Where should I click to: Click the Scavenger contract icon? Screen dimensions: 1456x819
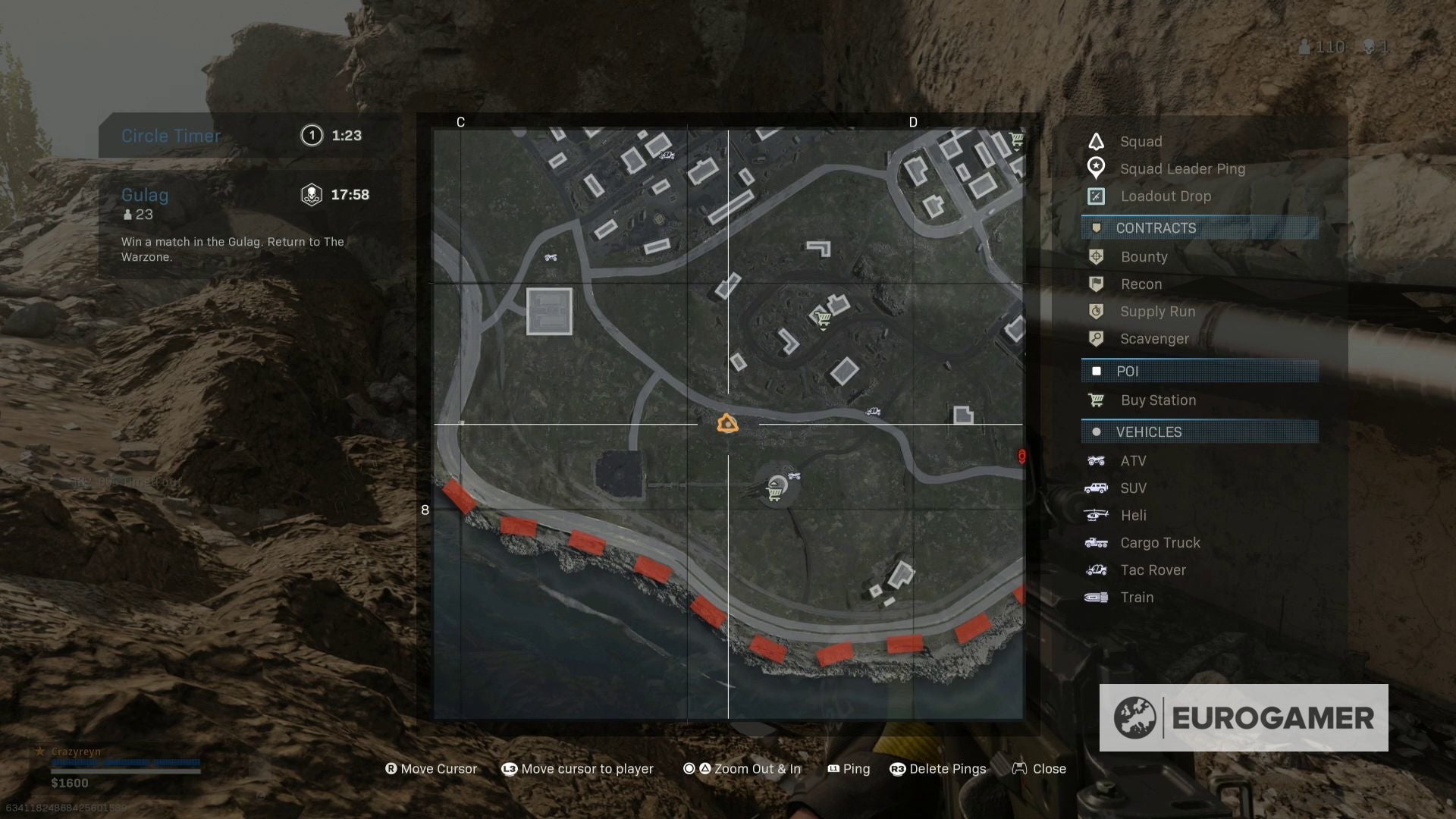point(1097,339)
